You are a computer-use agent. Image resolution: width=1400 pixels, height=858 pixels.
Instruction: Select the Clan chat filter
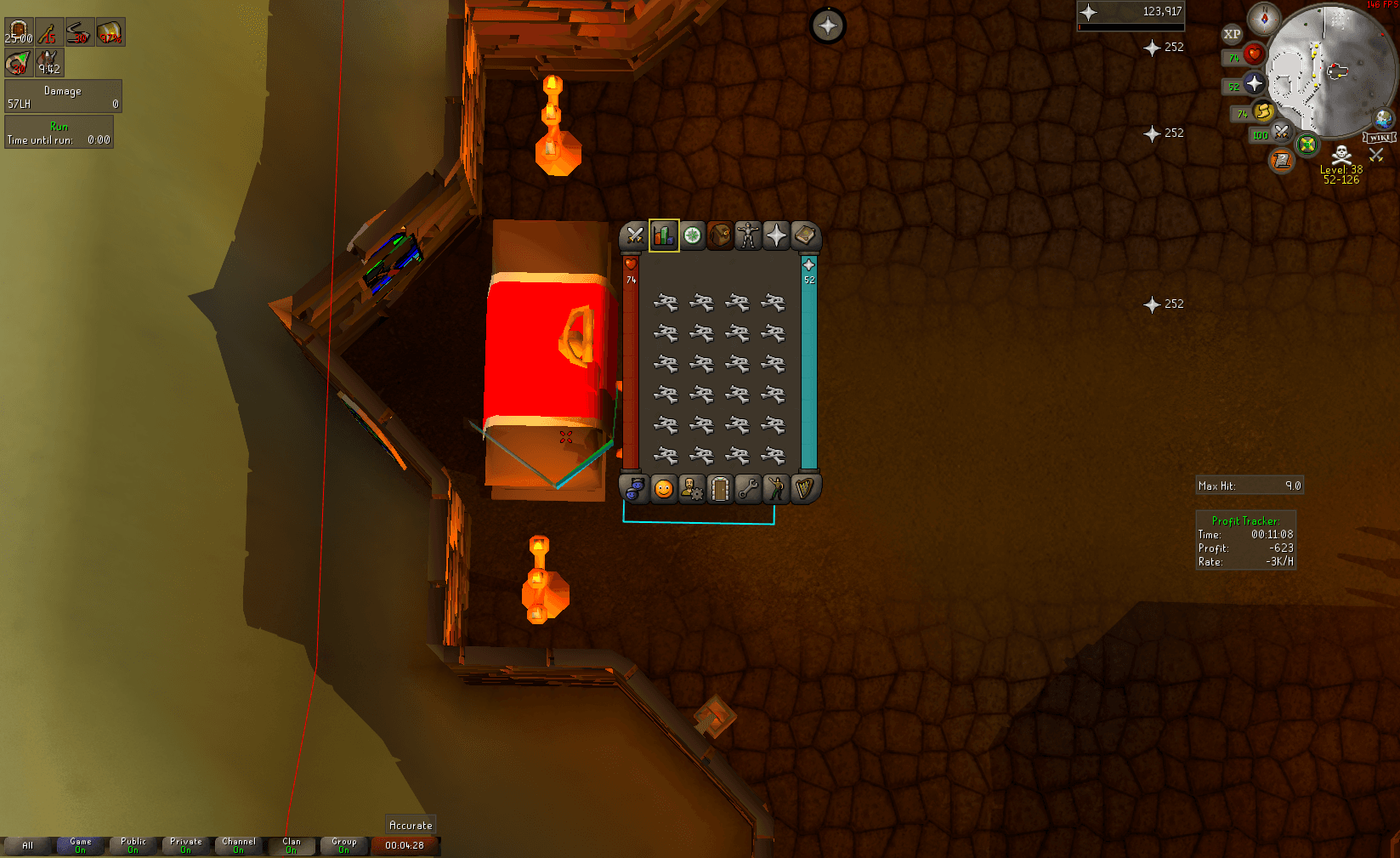292,845
